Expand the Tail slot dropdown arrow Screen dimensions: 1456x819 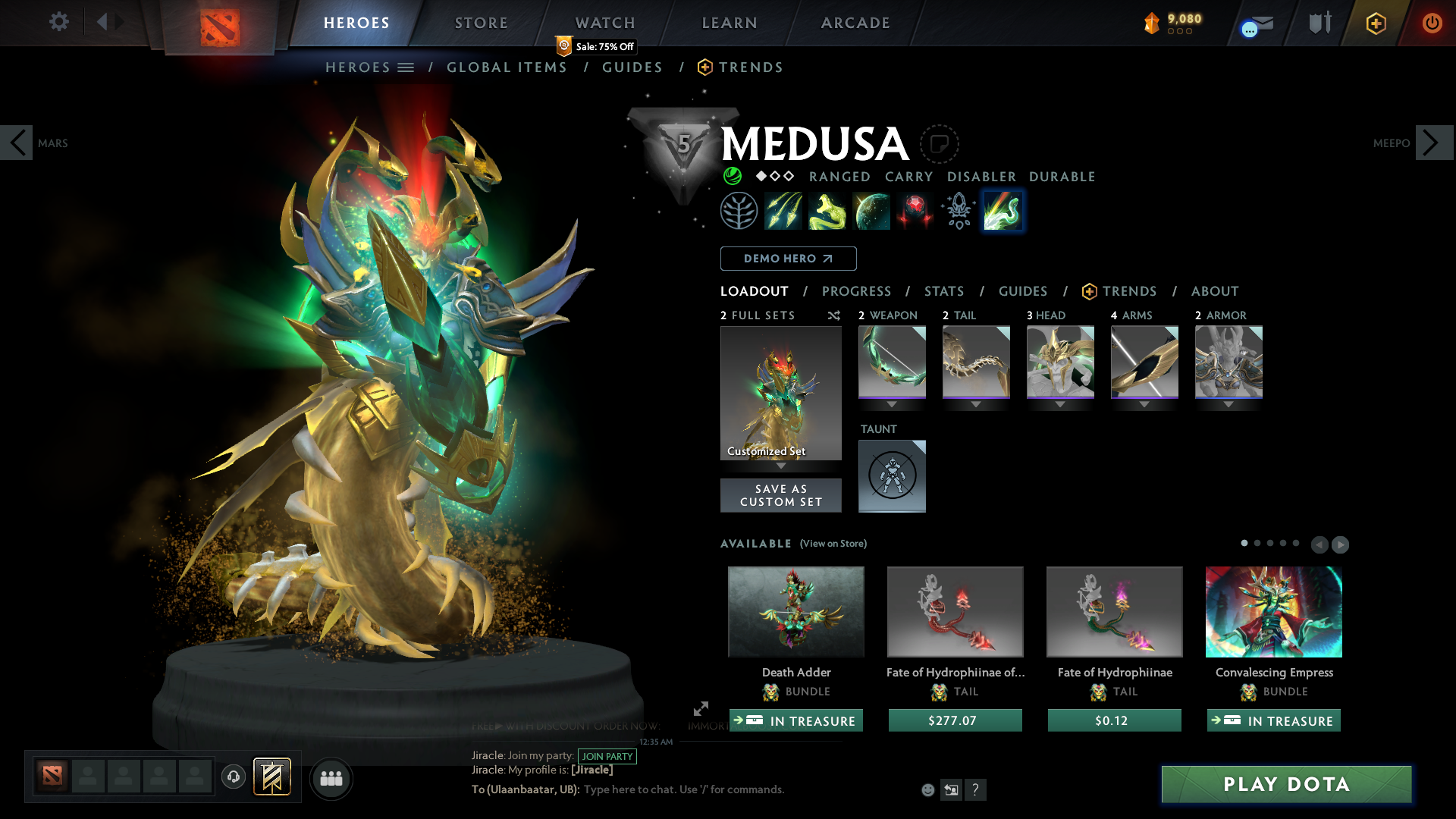pyautogui.click(x=976, y=404)
